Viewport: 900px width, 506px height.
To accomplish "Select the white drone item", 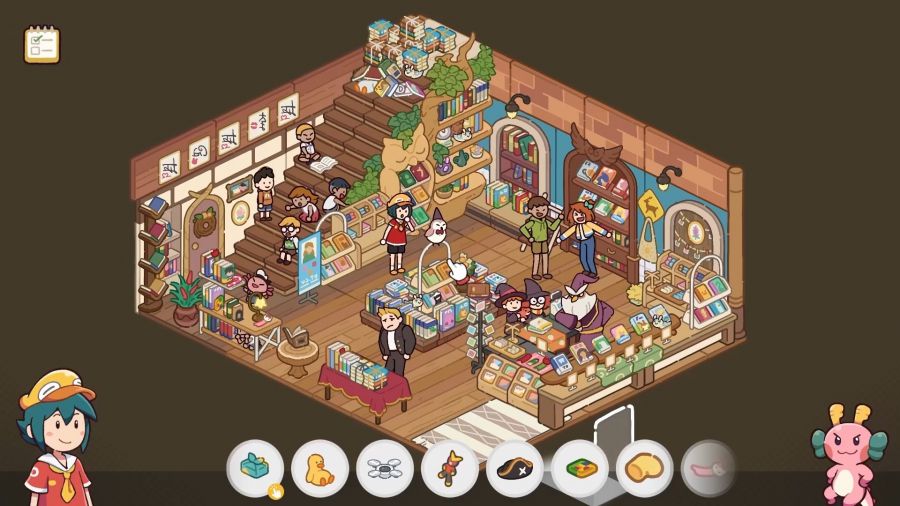I will [385, 468].
